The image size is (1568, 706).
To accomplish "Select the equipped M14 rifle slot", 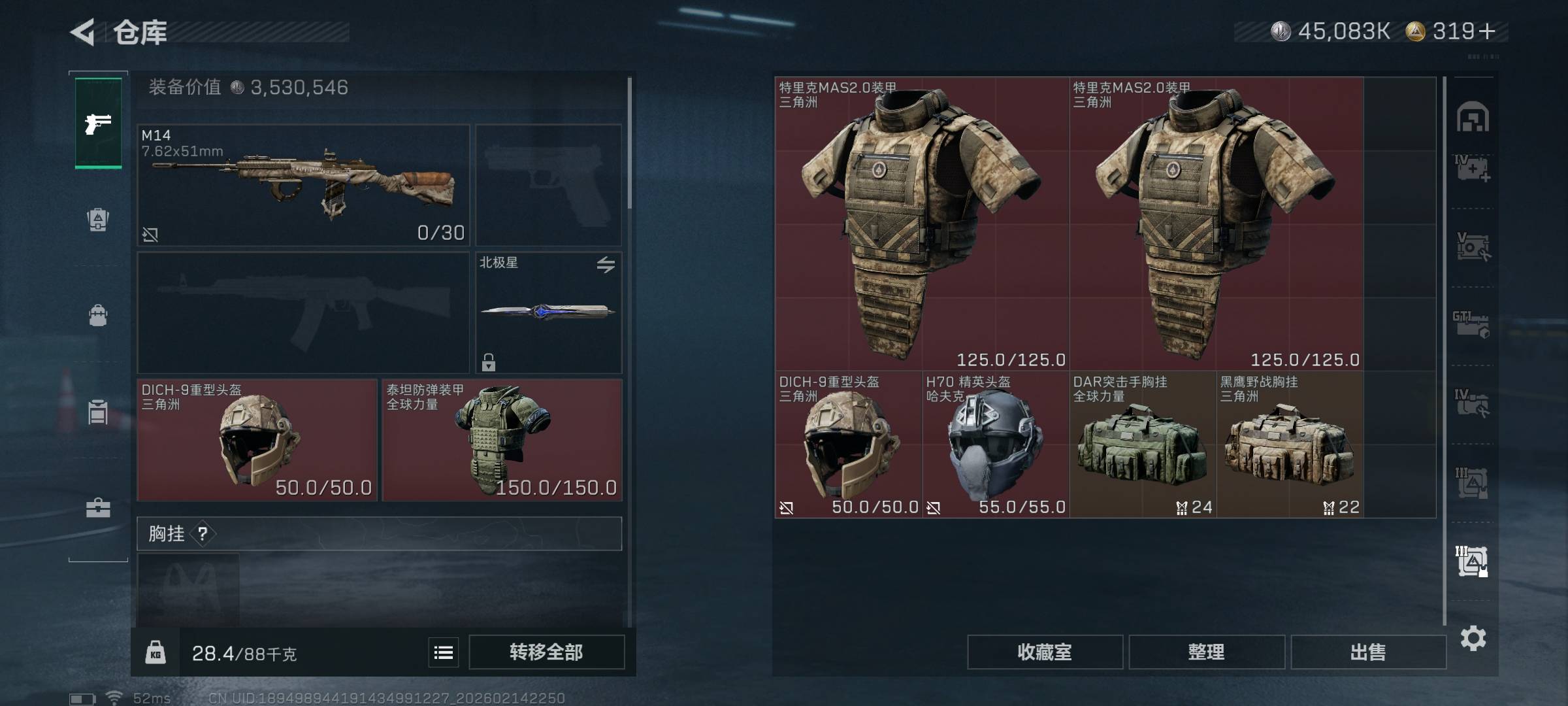I will pyautogui.click(x=303, y=185).
